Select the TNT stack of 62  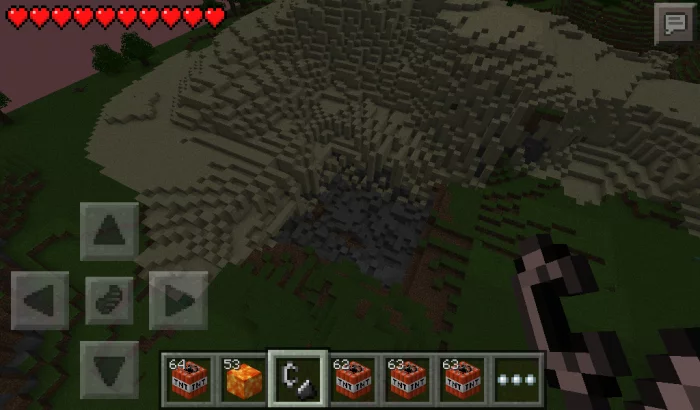[352, 379]
